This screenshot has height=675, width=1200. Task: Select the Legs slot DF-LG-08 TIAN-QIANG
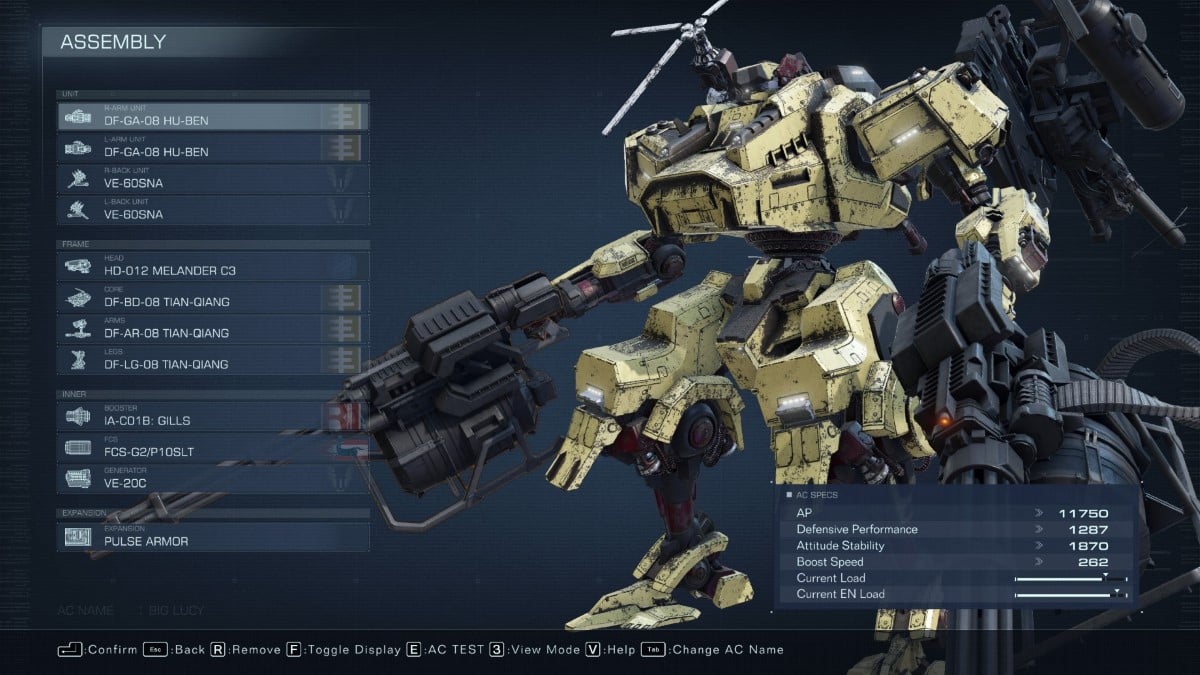tap(212, 360)
